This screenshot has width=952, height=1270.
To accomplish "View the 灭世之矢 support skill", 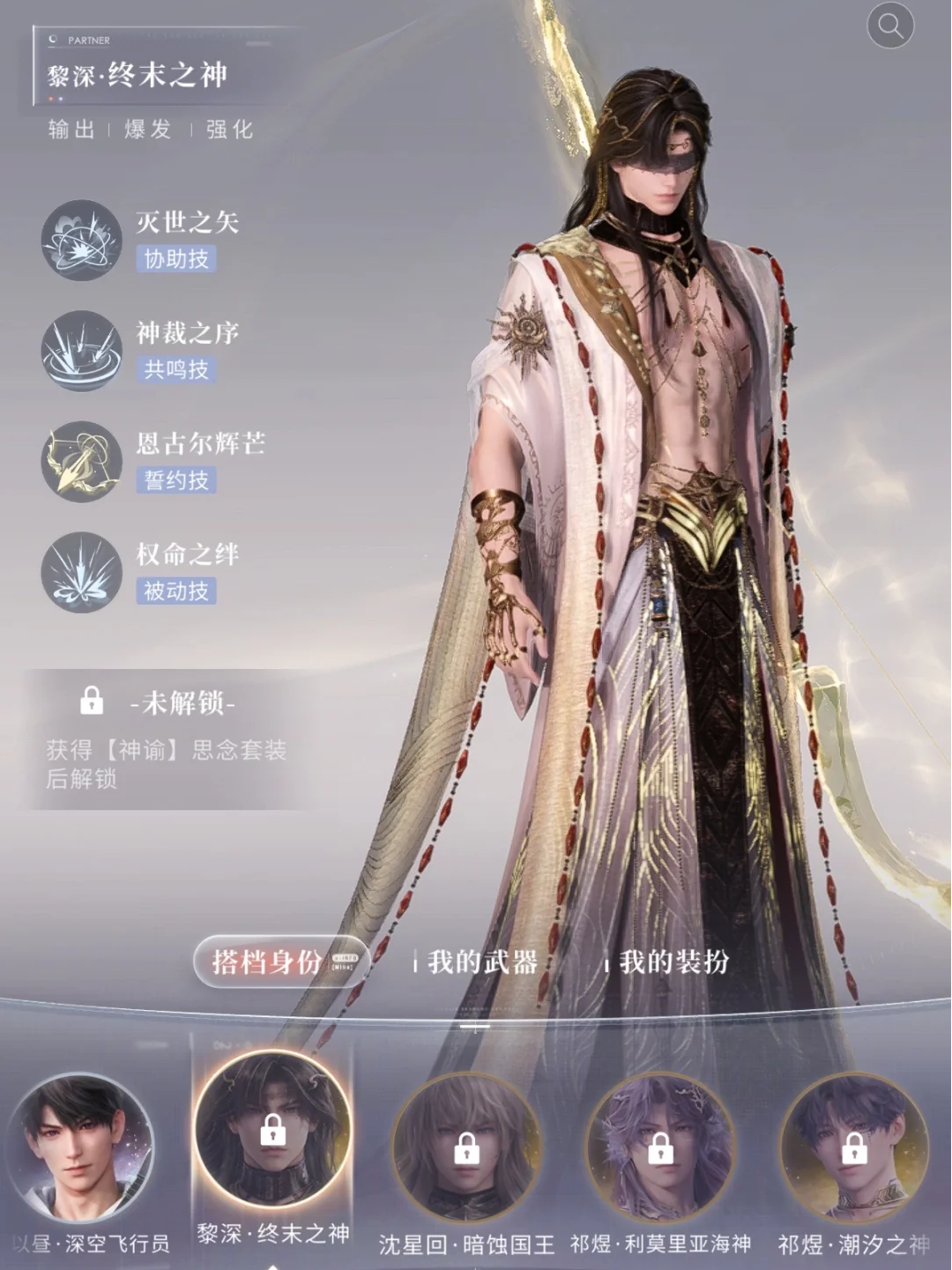I will (82, 240).
